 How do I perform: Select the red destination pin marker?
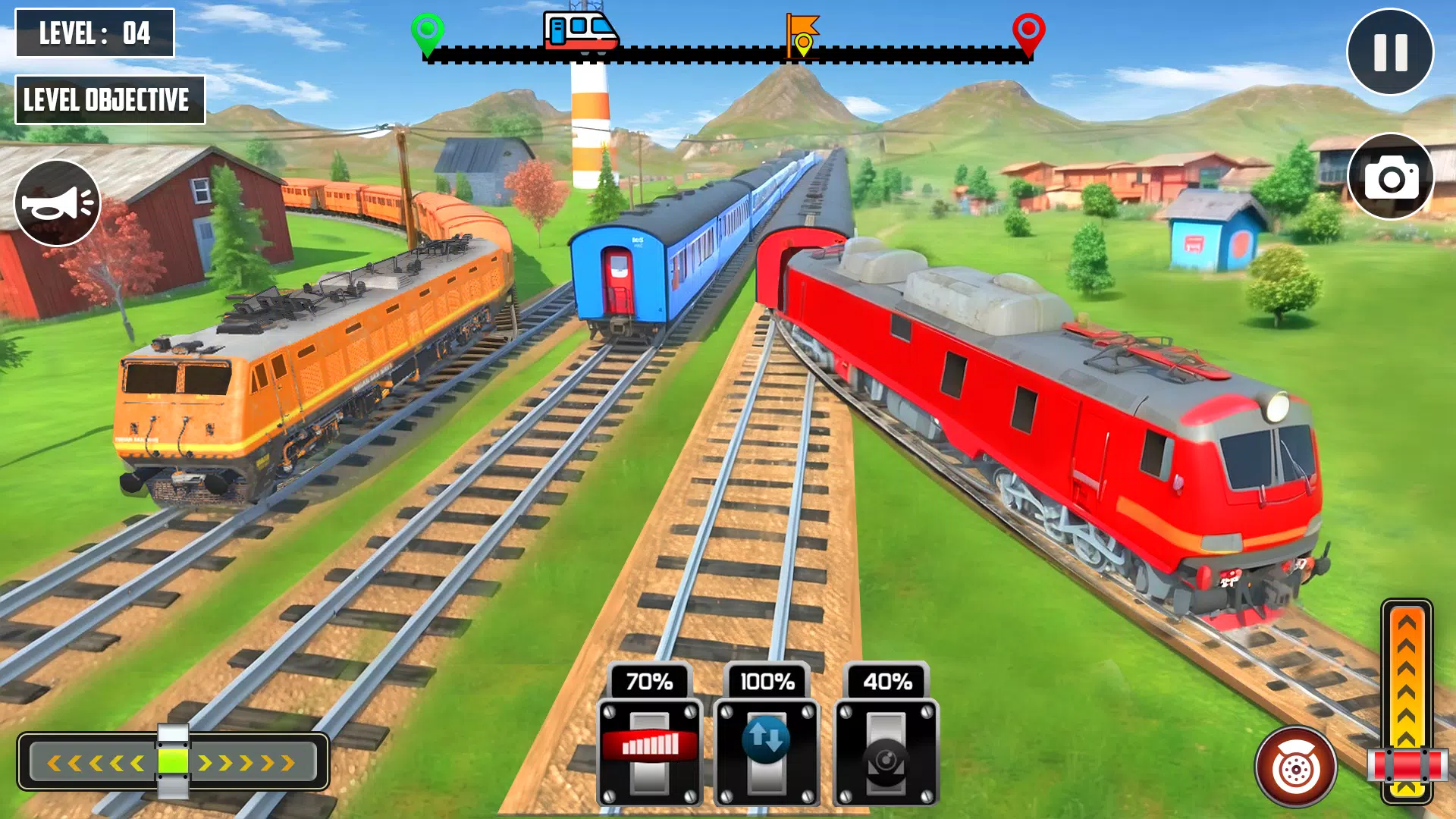[x=1029, y=29]
